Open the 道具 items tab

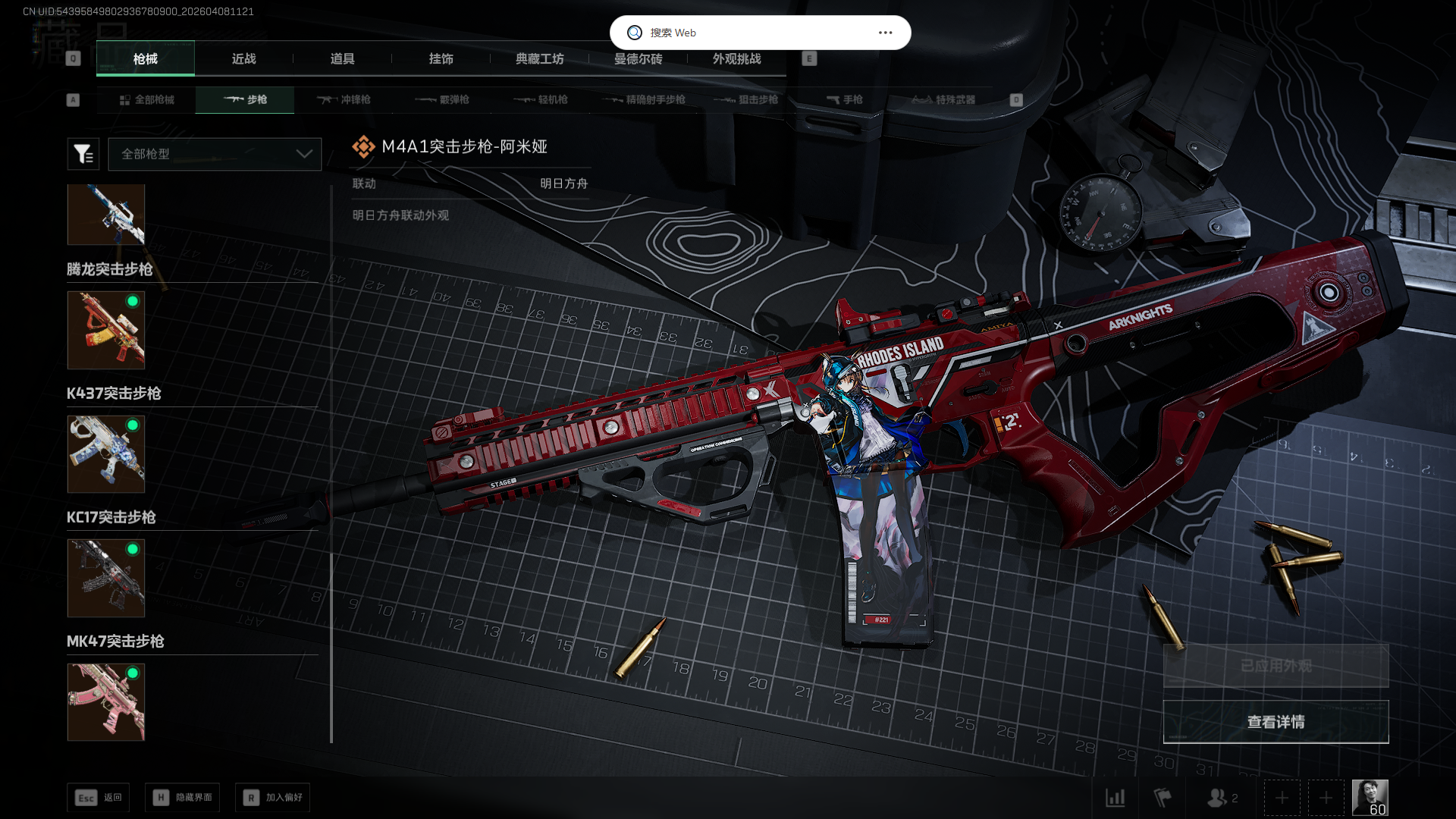342,59
